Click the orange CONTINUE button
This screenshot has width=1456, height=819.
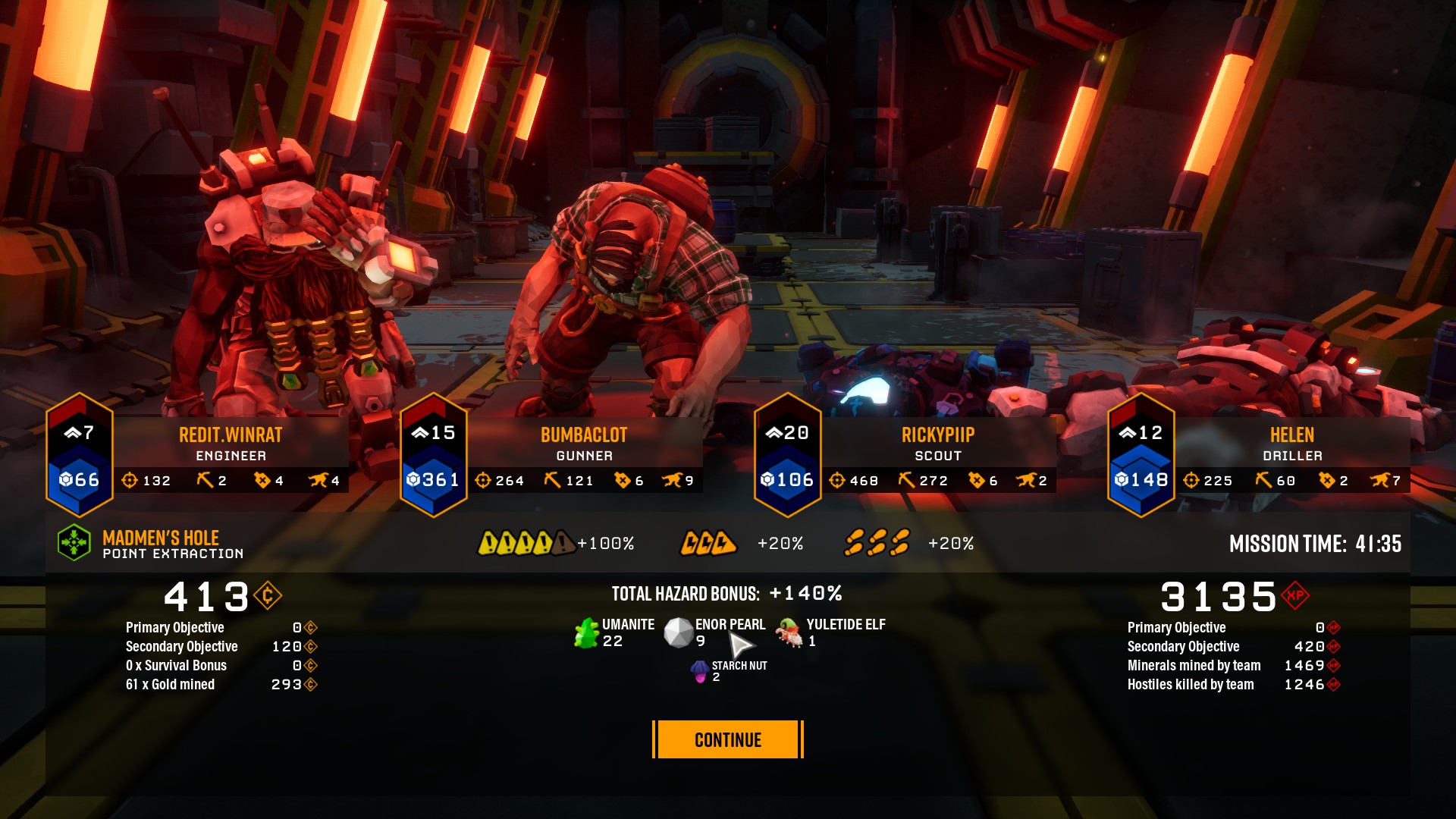tap(727, 739)
